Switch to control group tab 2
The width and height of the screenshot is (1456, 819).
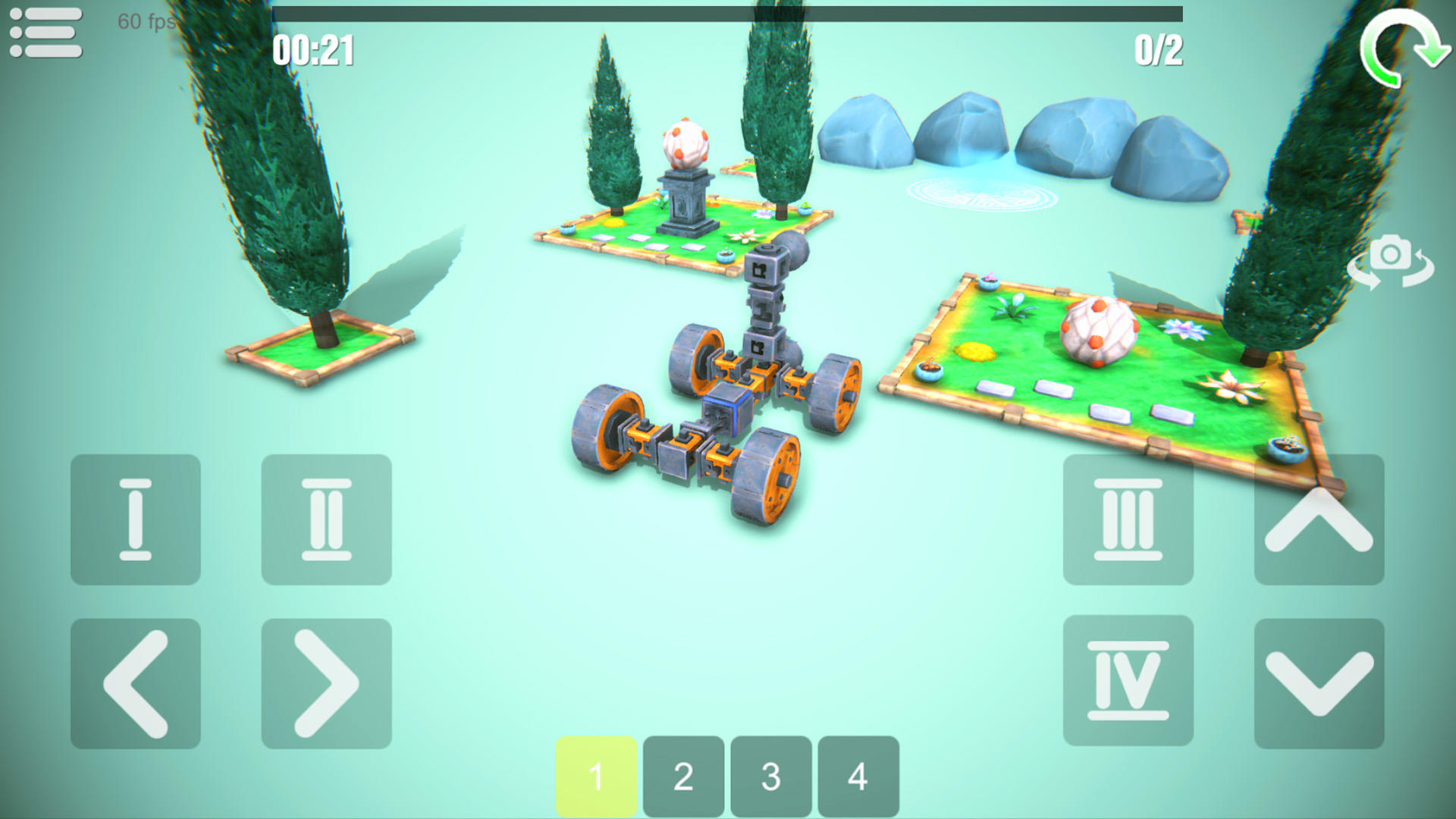683,775
